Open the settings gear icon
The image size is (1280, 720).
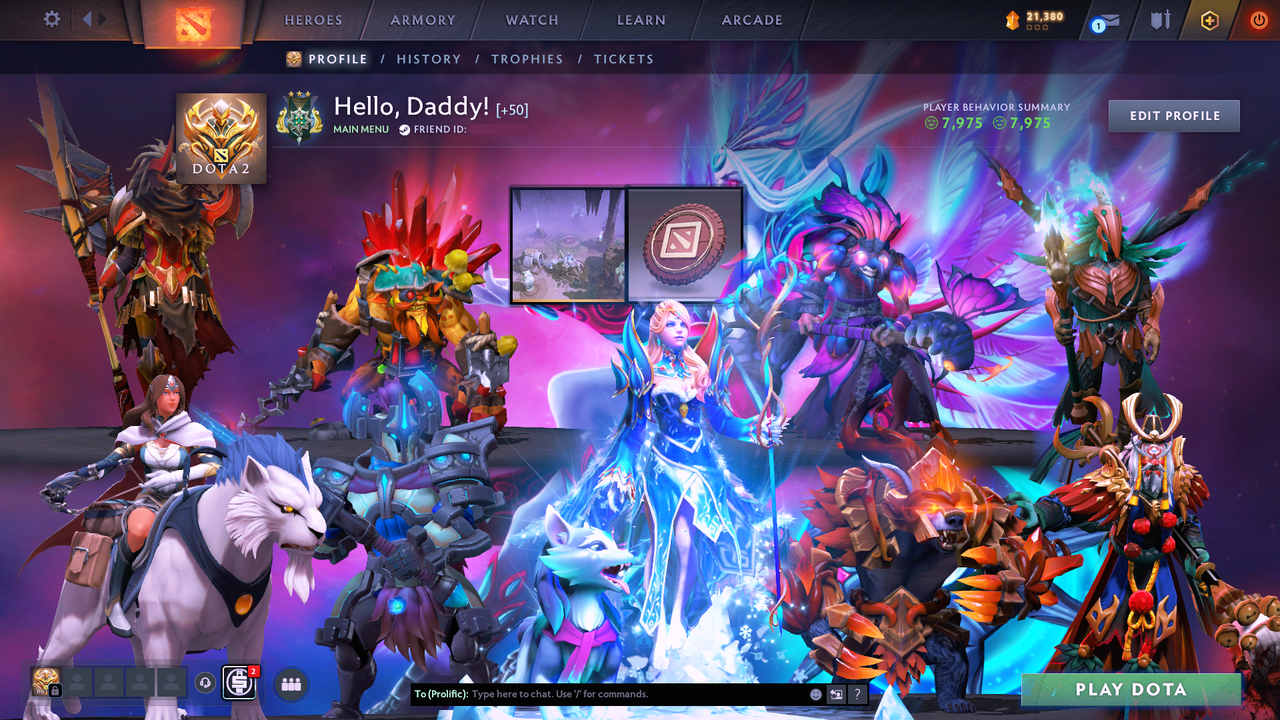pos(52,19)
